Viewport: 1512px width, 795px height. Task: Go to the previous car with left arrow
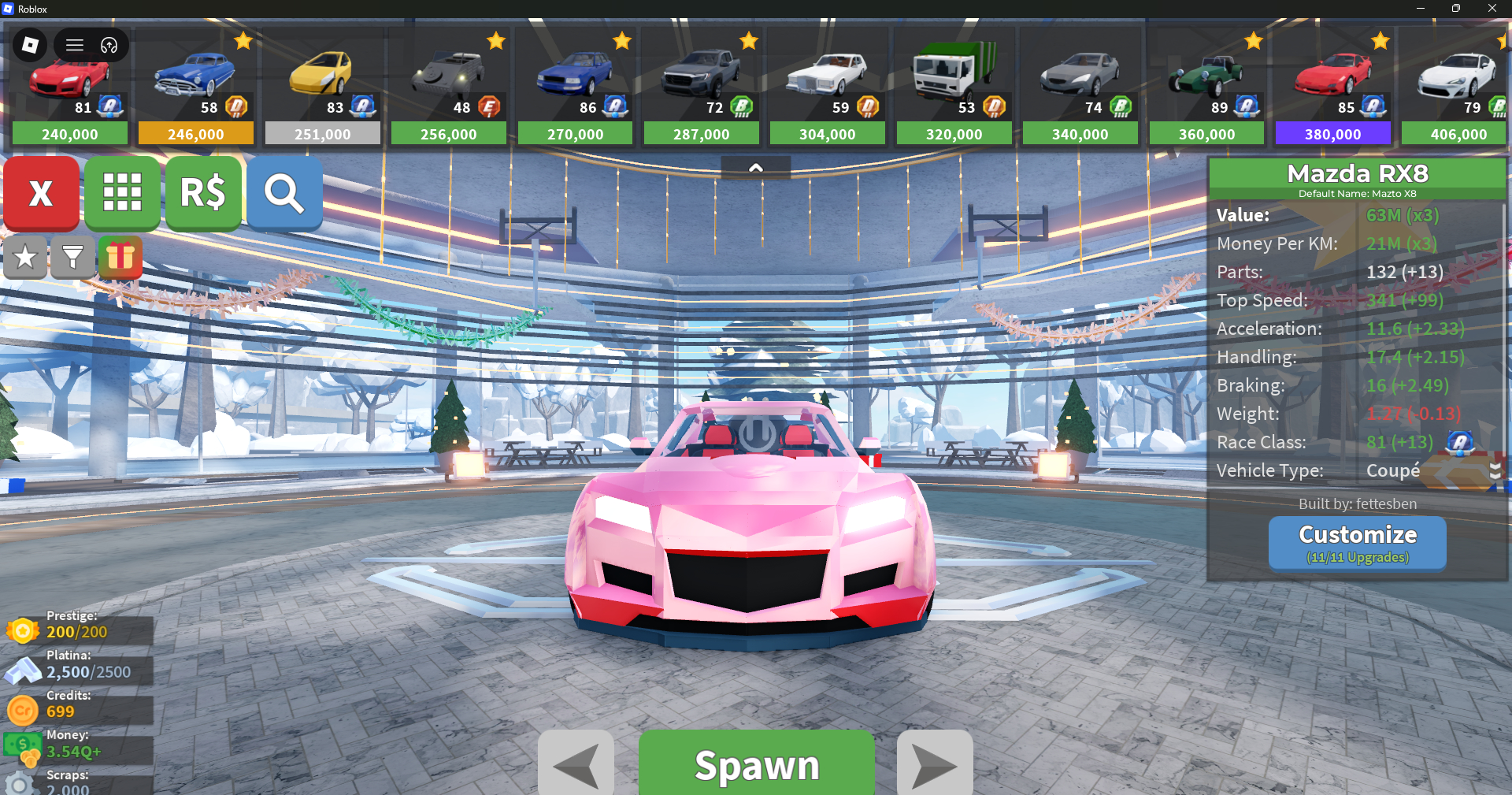[576, 764]
